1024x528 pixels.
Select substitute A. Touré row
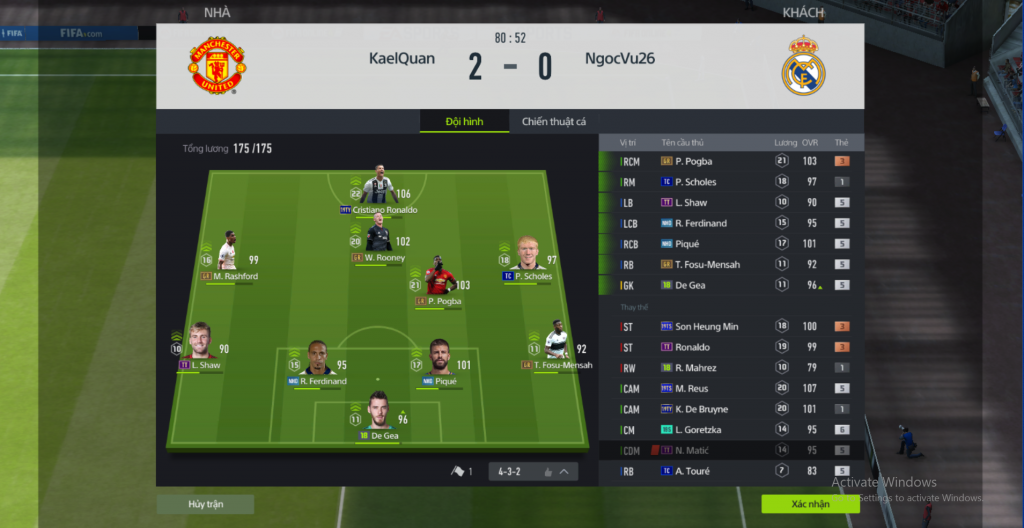tap(730, 471)
